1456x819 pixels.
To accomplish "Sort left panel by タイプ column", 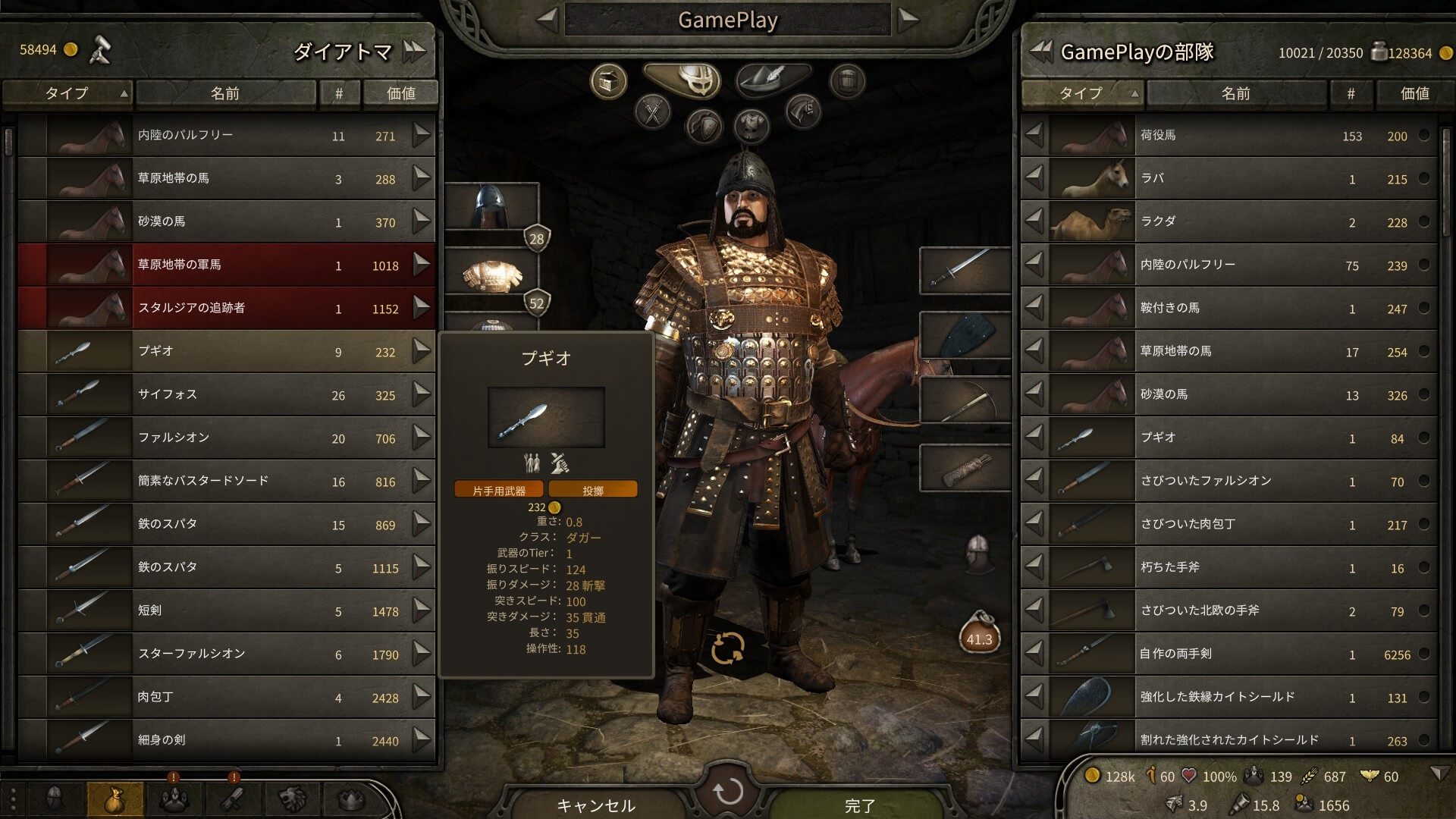I will (x=67, y=93).
